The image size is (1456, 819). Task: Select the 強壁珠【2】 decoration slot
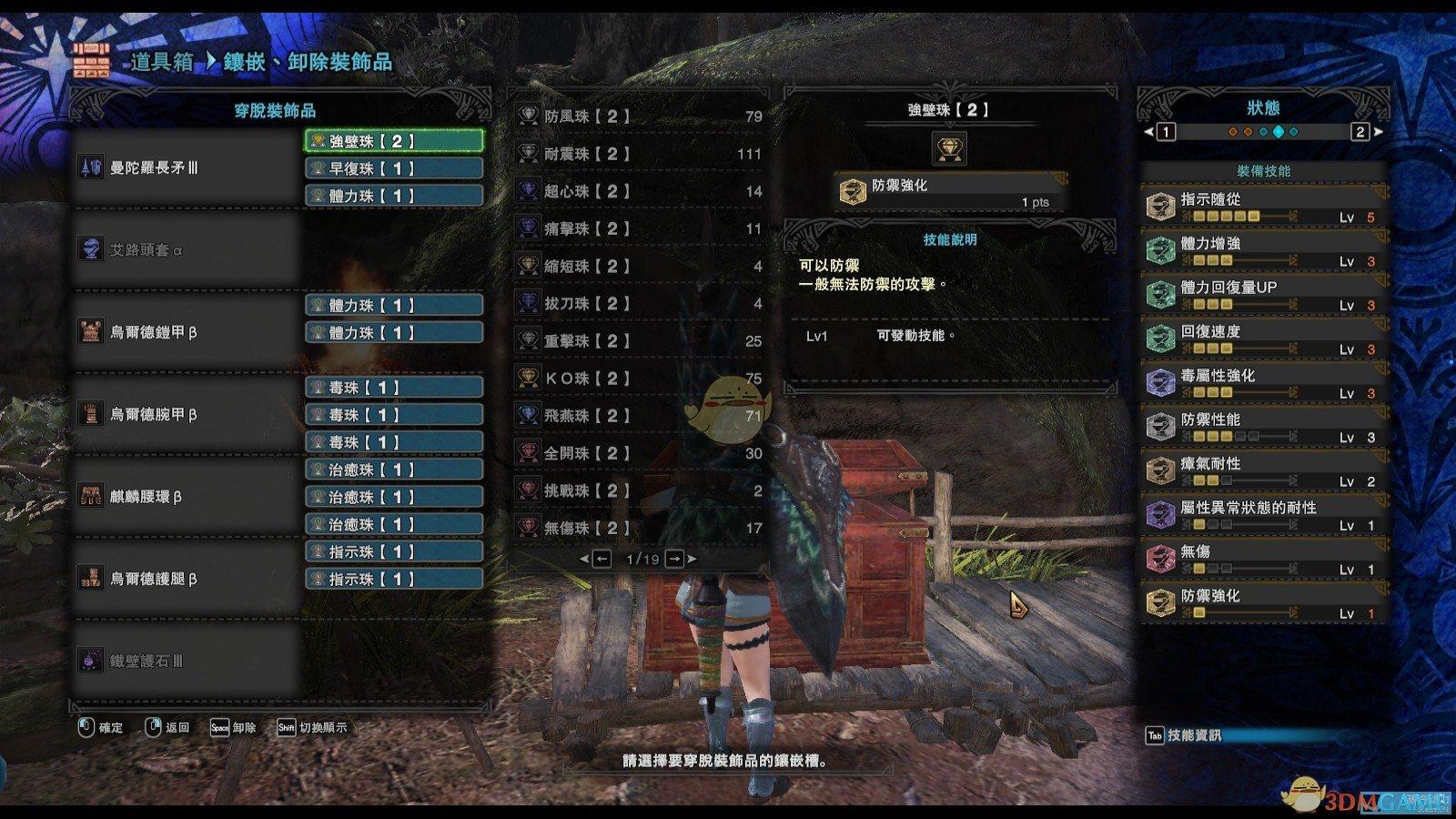point(393,141)
